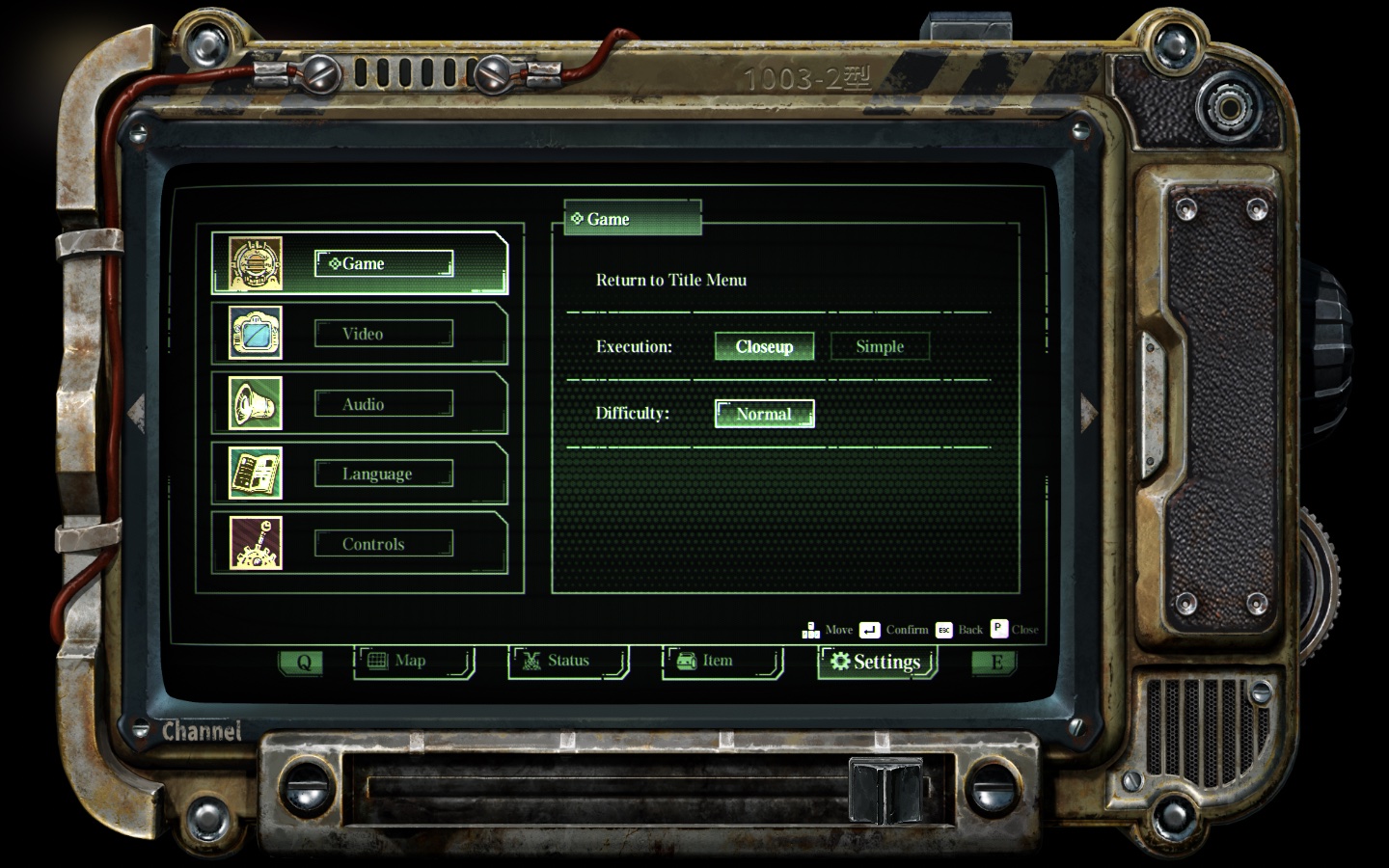Click the Video monitor icon
This screenshot has height=868, width=1389.
tap(254, 332)
